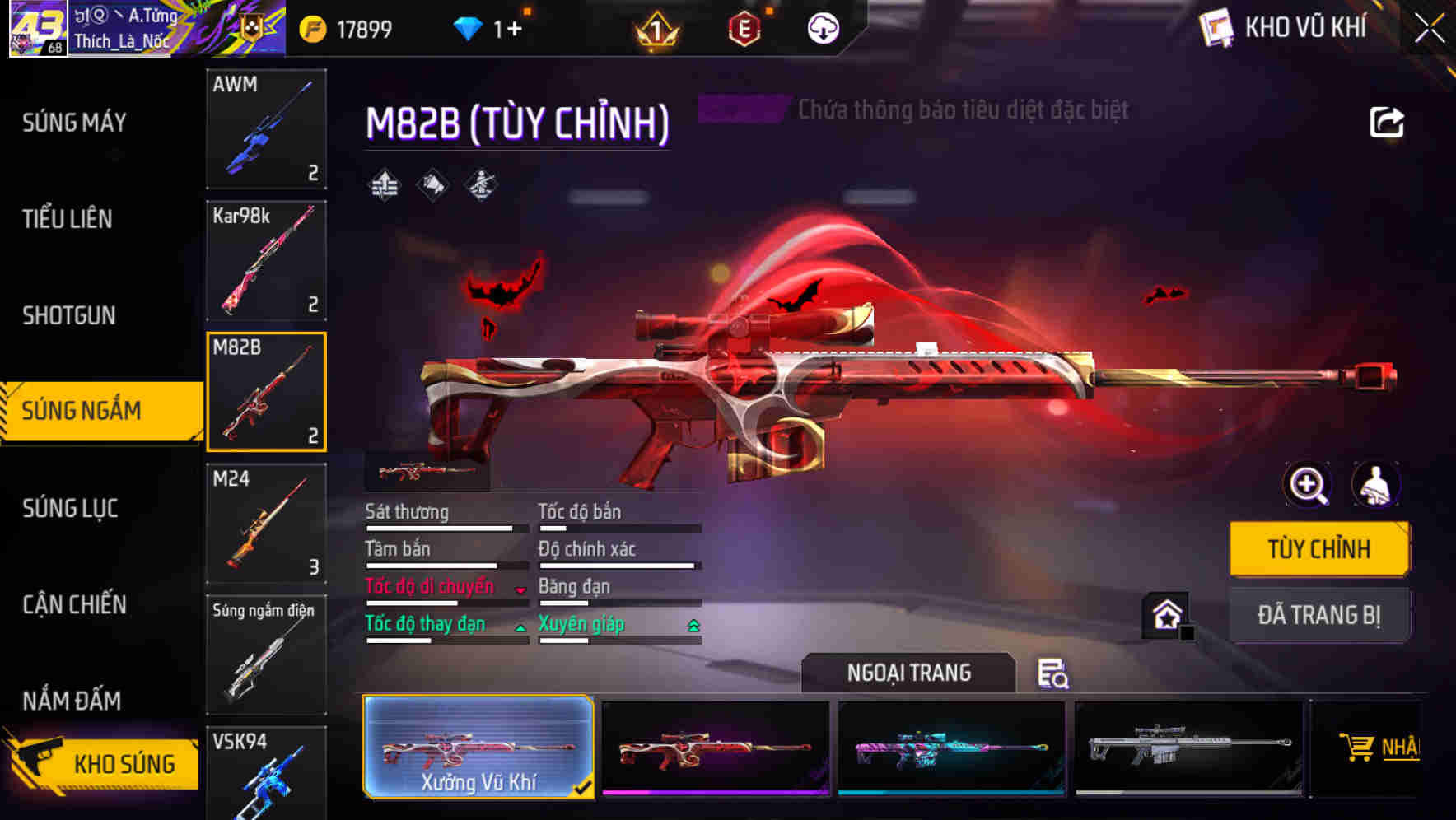Open the share icon at top right
Screen dimensions: 1456x820
[x=1388, y=122]
